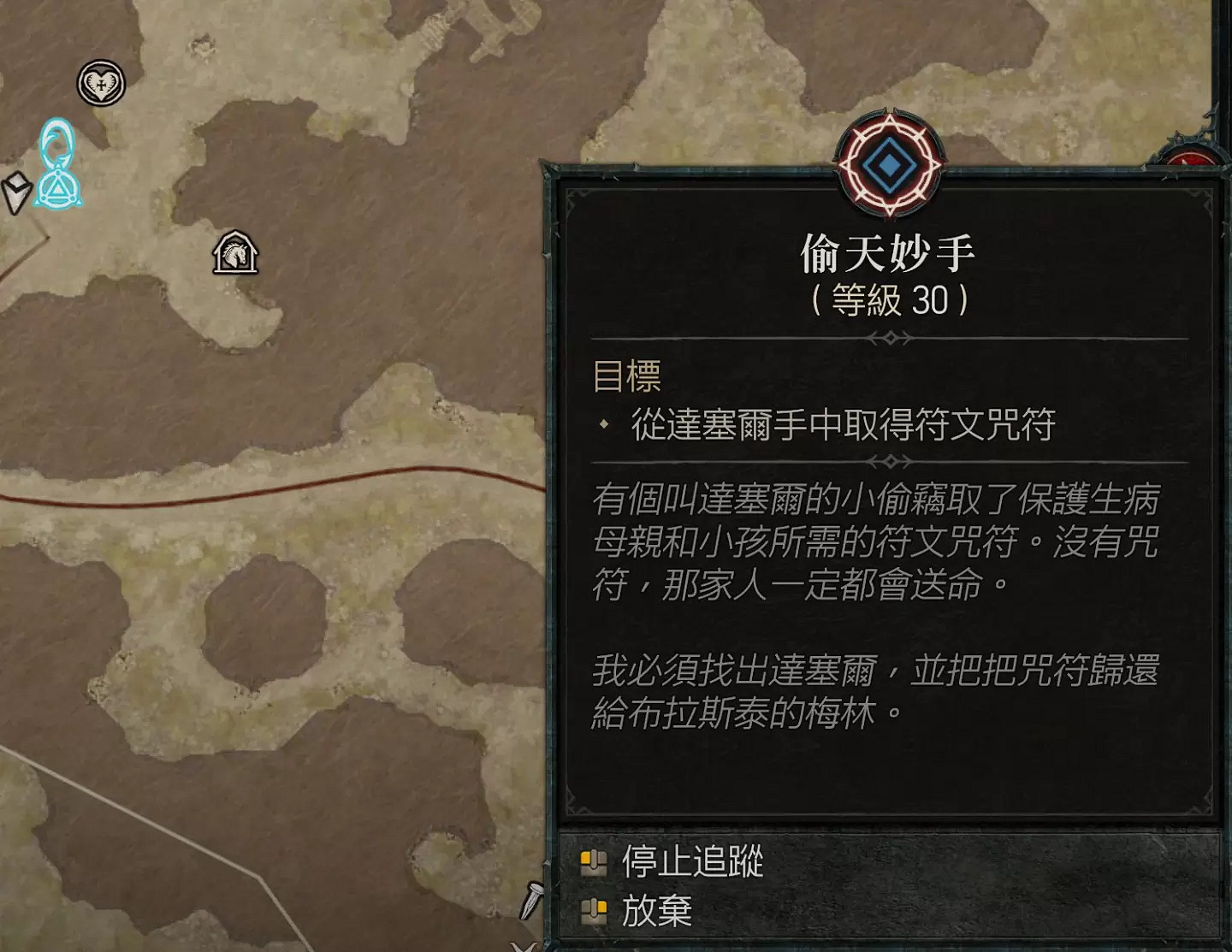Click the button glyph beside 放棄

(594, 912)
